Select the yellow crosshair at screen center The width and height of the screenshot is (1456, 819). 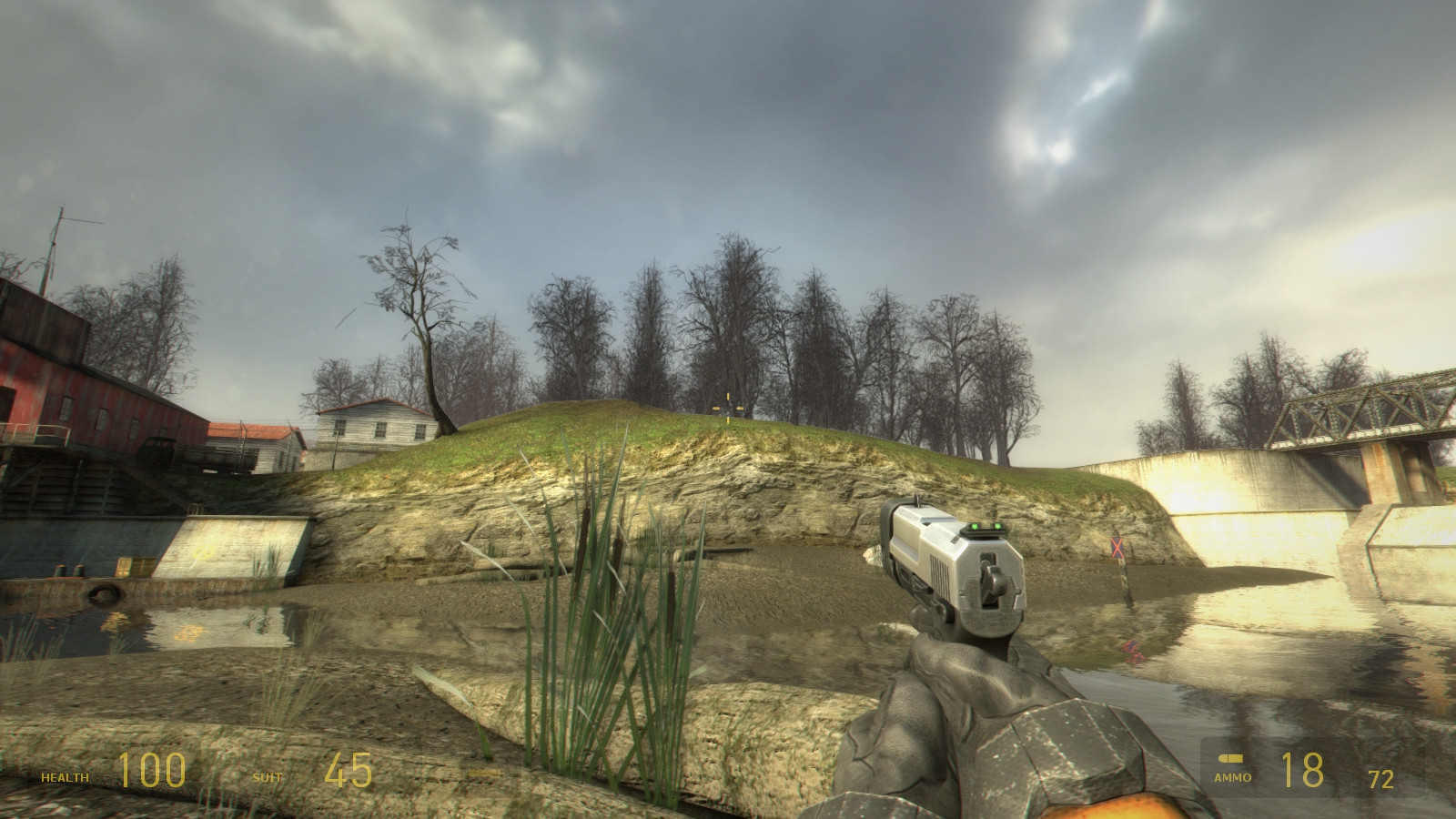click(728, 409)
